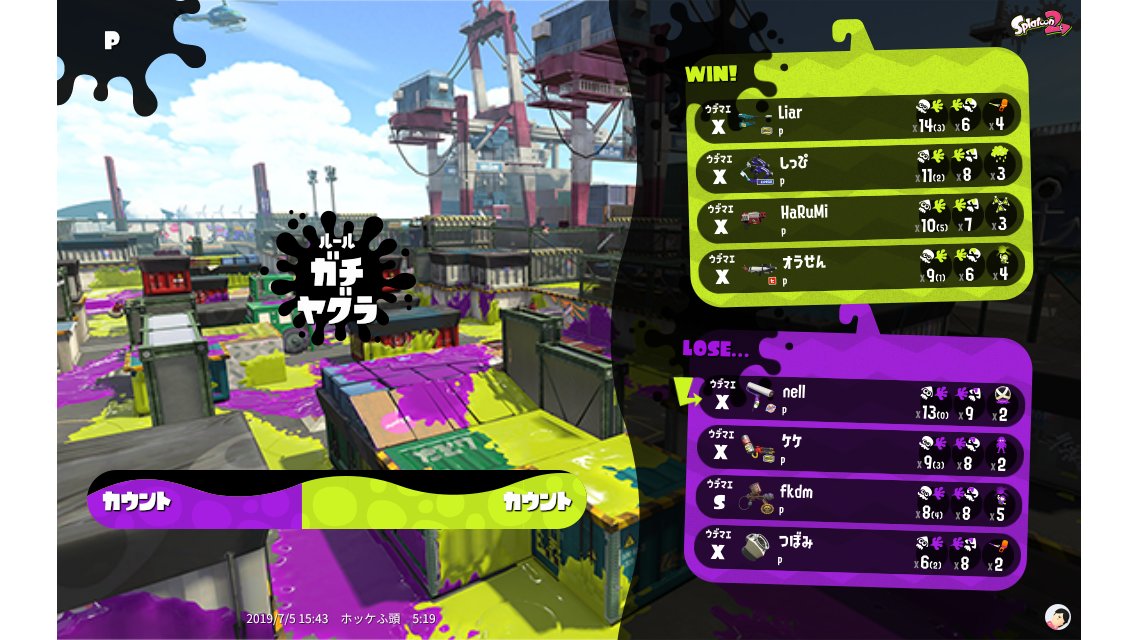Screen dimensions: 1138x640
Task: Choose the HaRuMi player row
Action: [x=860, y=219]
